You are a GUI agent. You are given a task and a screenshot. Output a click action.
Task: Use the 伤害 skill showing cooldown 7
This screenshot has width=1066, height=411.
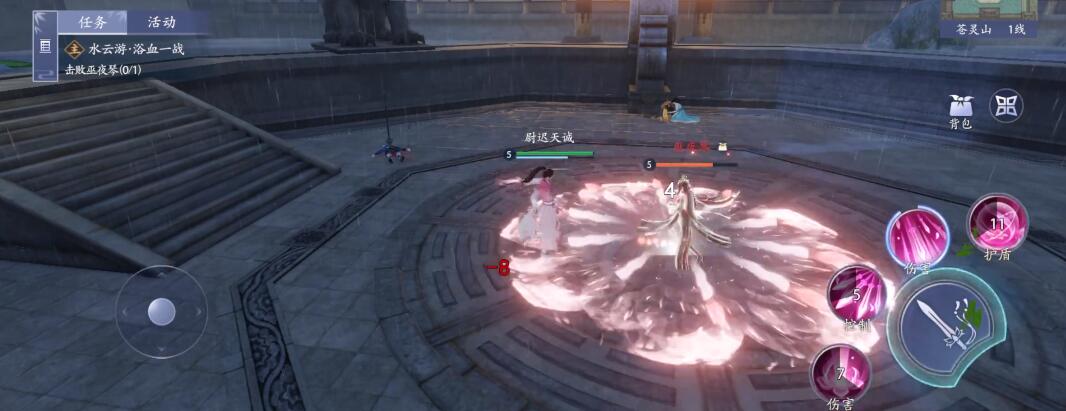tap(840, 374)
